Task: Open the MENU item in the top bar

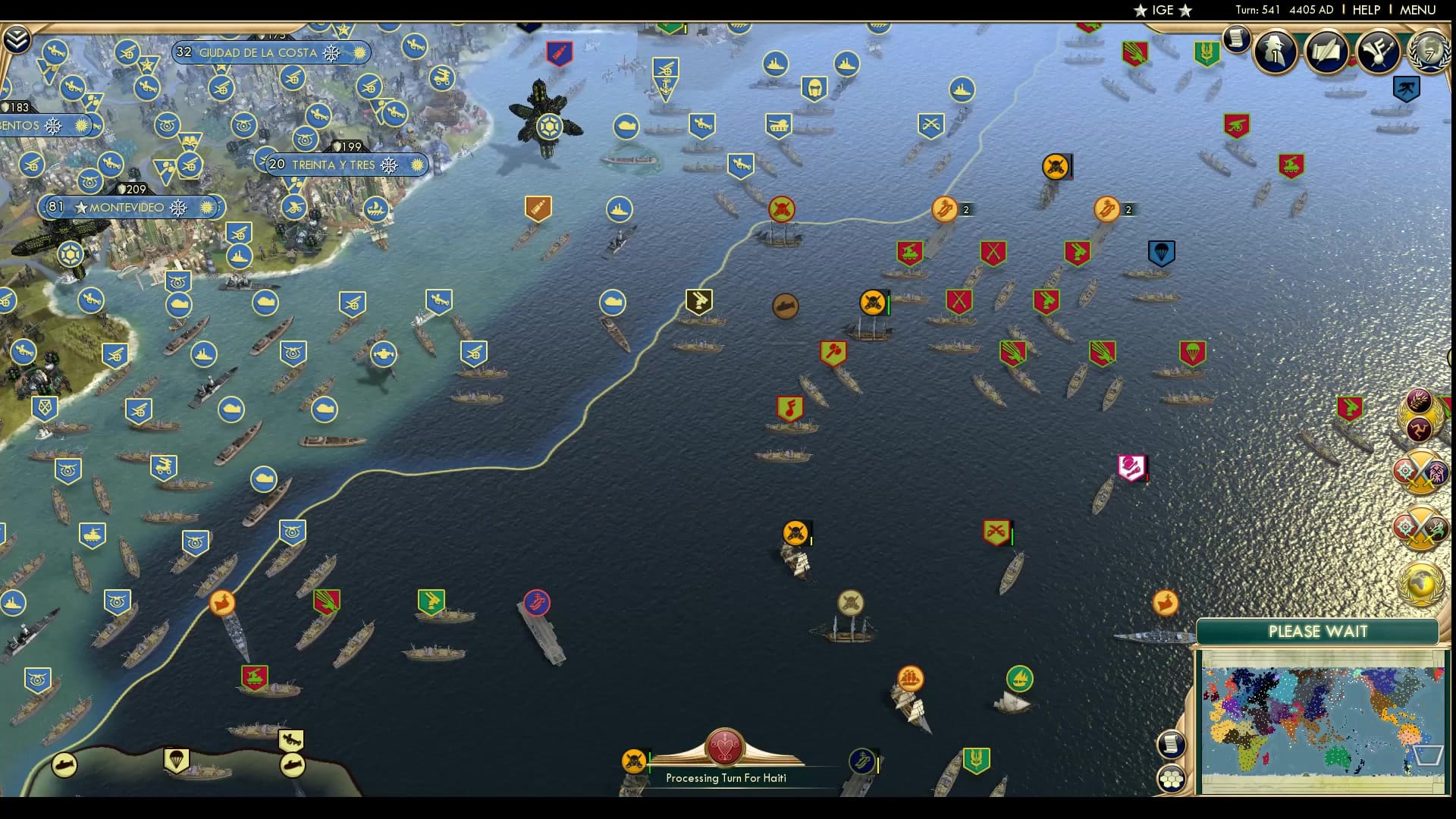Action: pyautogui.click(x=1426, y=10)
